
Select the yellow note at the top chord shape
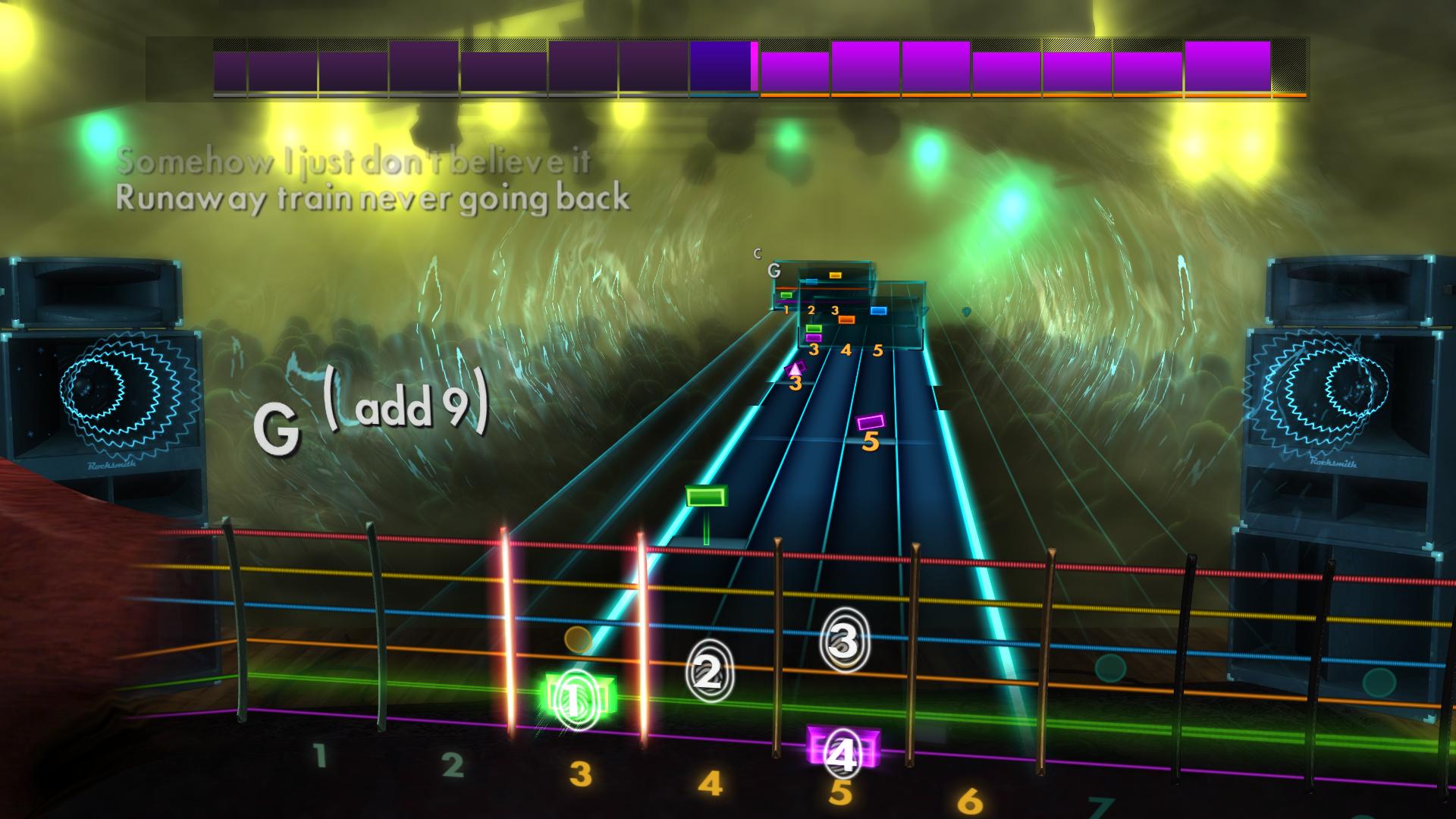pyautogui.click(x=834, y=275)
